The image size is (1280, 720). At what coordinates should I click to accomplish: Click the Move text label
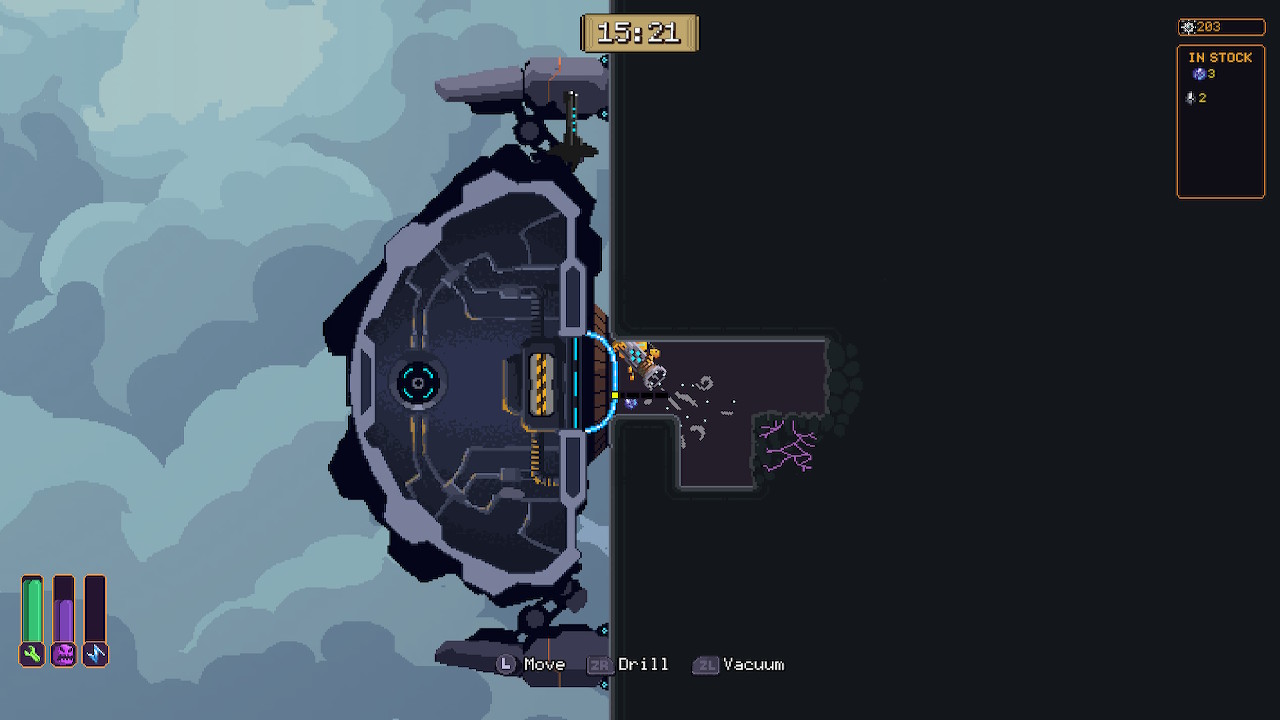pos(543,664)
